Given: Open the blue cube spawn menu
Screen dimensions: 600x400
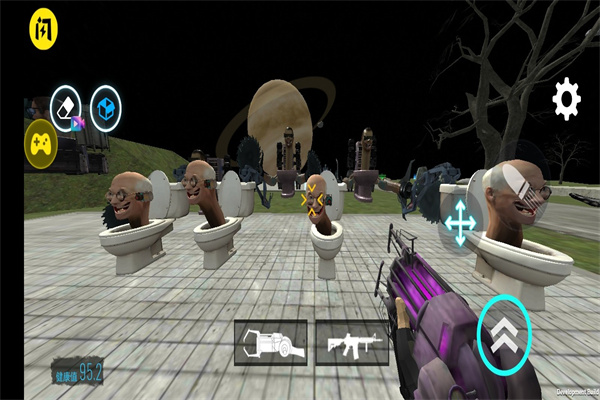Looking at the screenshot, I should click(x=105, y=107).
